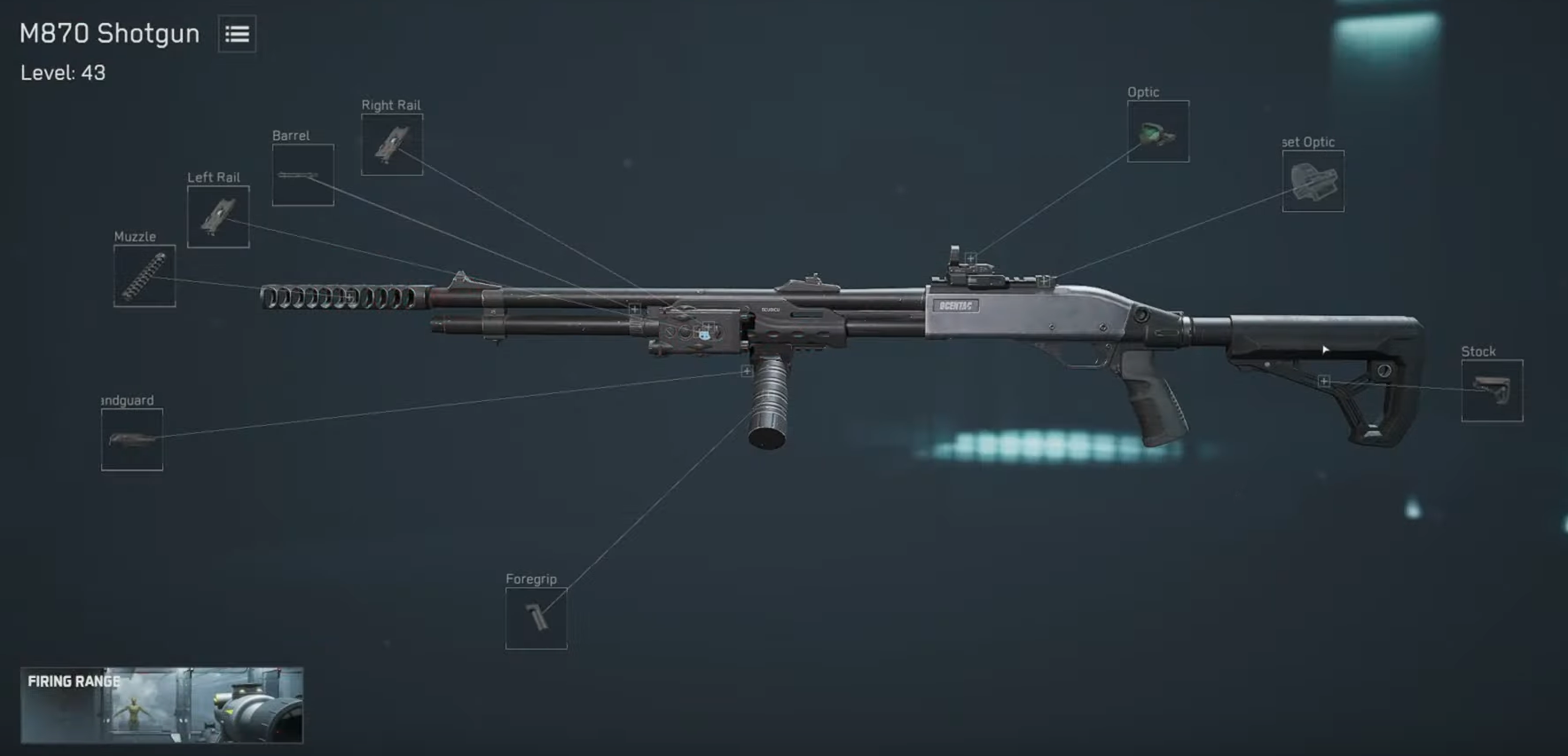The height and width of the screenshot is (756, 1568).
Task: Select the Muzzle attachment slot icon
Action: 145,275
